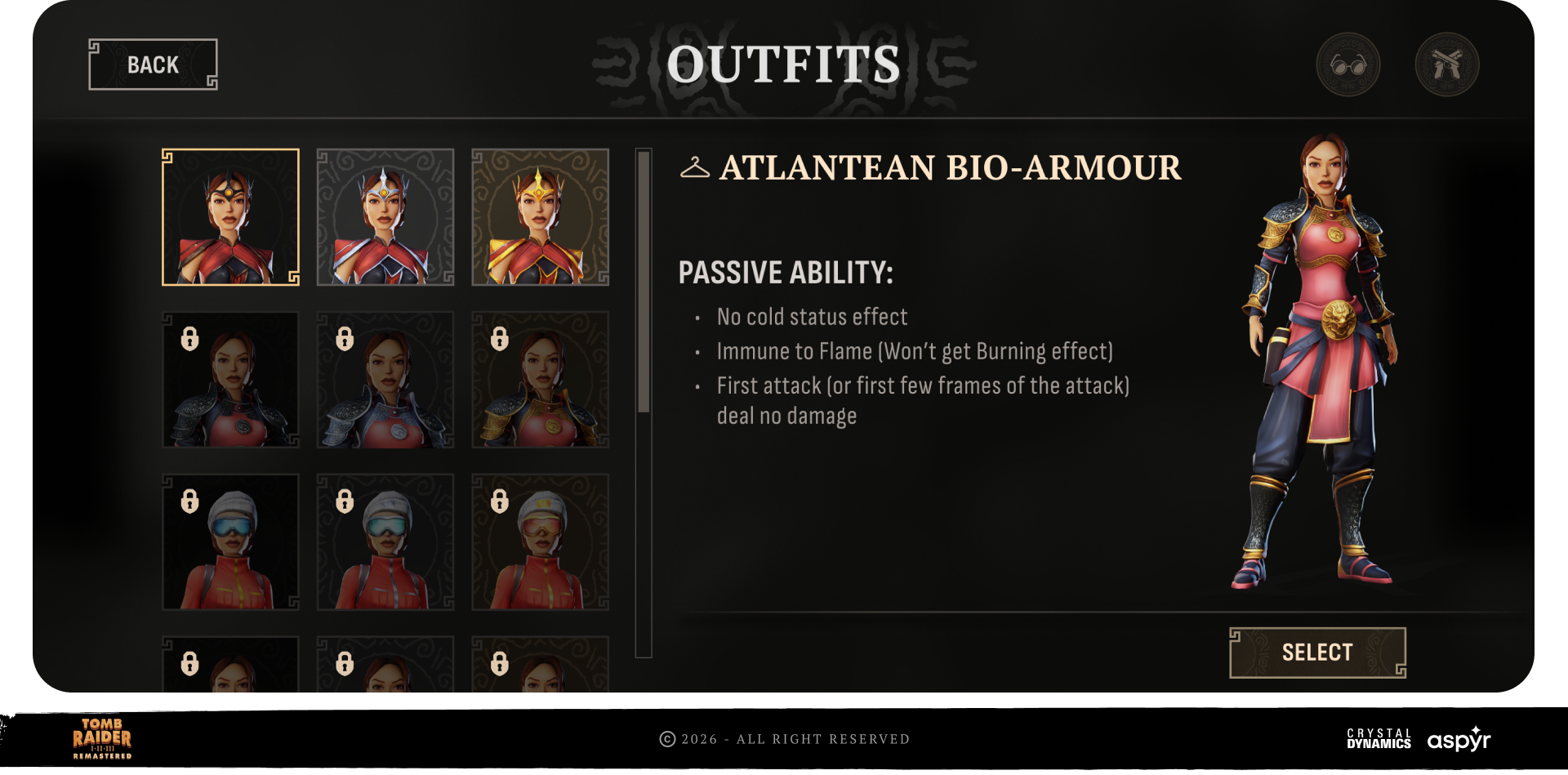
Task: Choose the outfit with the gold tiara
Action: point(540,217)
